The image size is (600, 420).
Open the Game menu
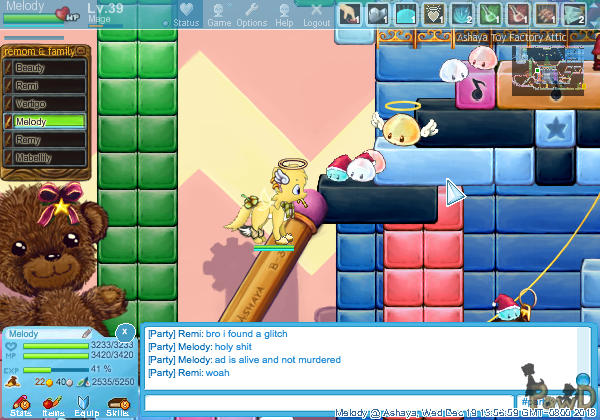click(219, 13)
